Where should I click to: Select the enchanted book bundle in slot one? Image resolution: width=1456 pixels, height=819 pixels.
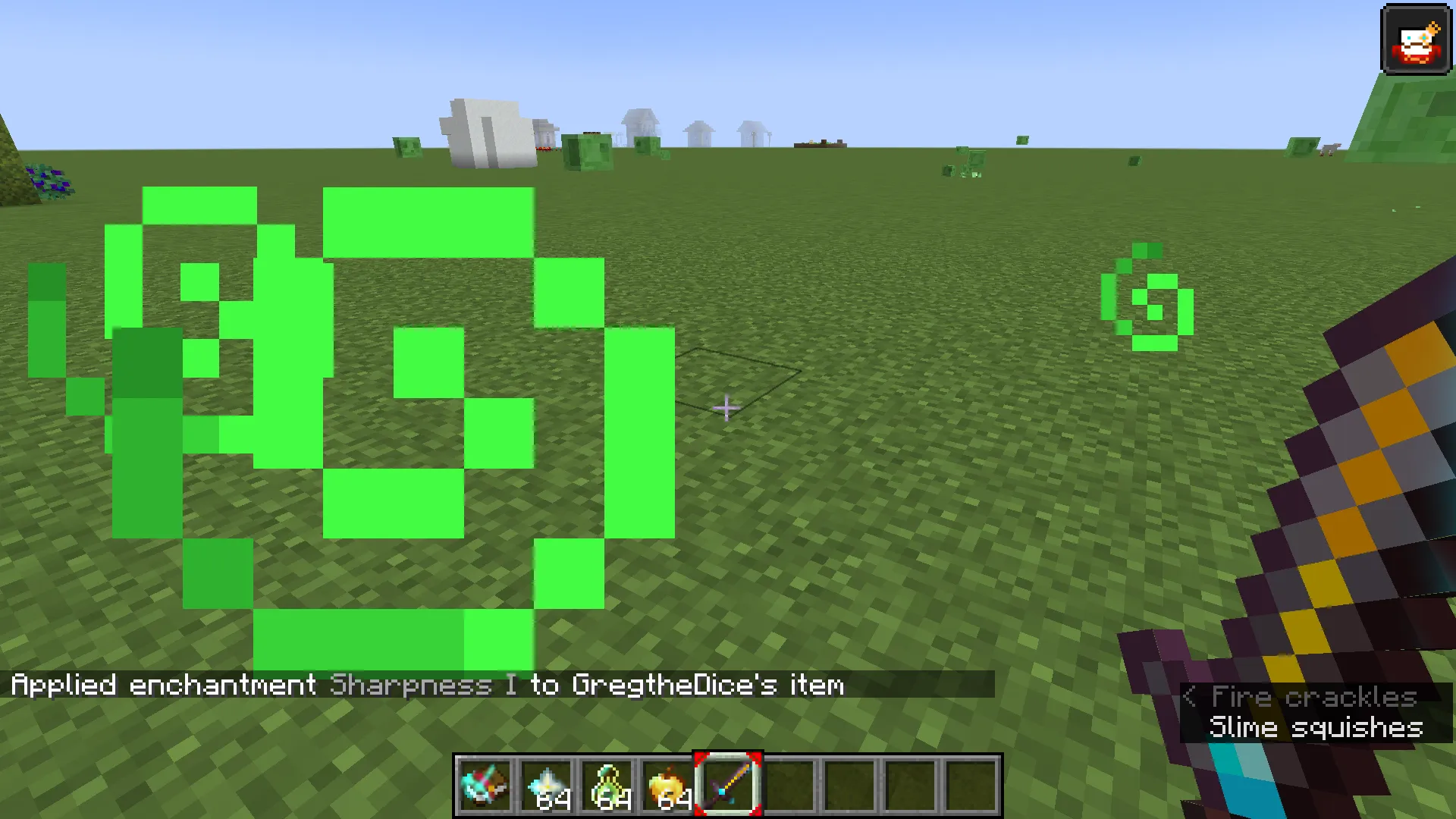pos(485,783)
